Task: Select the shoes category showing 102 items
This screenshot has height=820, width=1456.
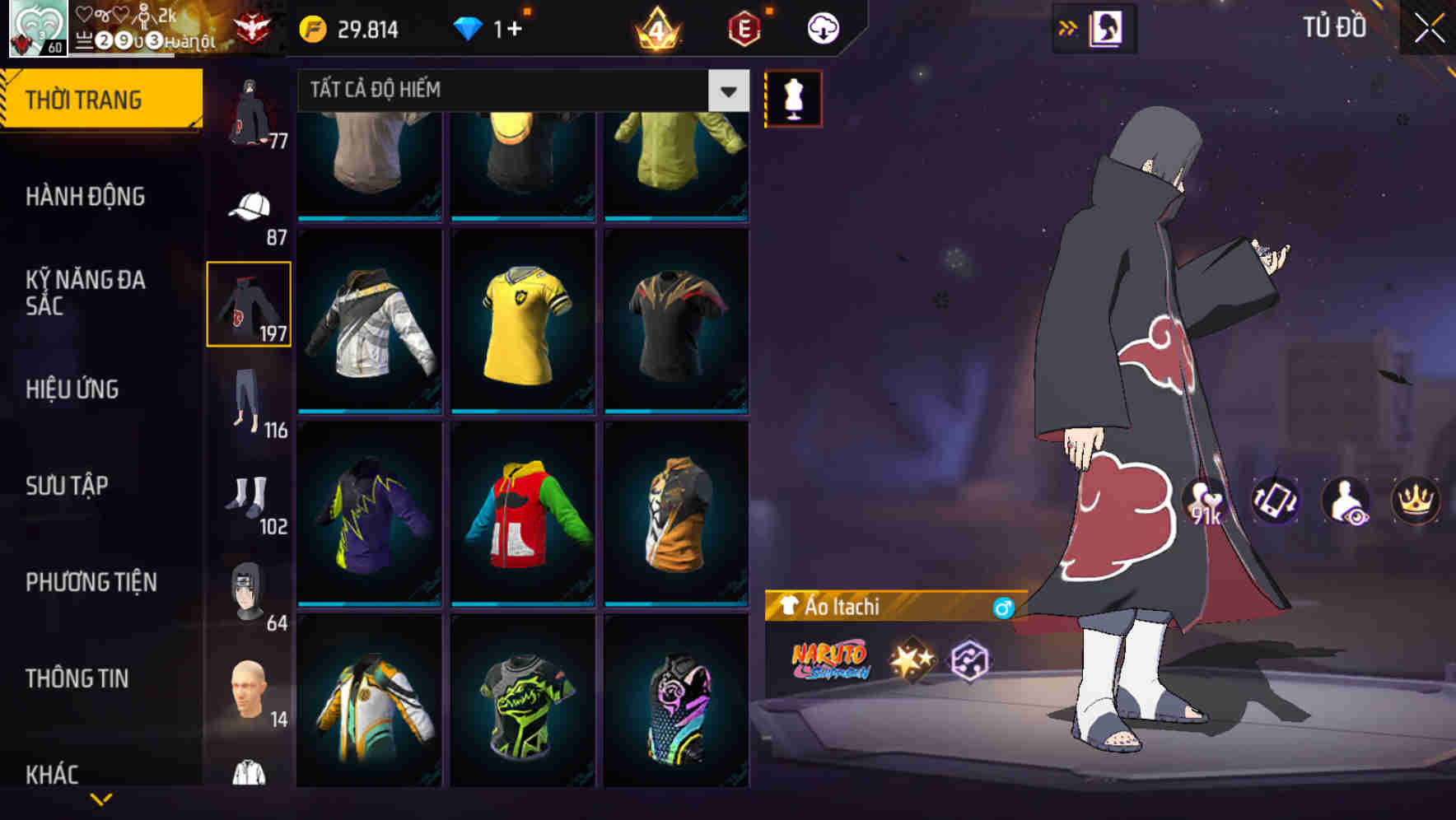Action: click(x=249, y=490)
